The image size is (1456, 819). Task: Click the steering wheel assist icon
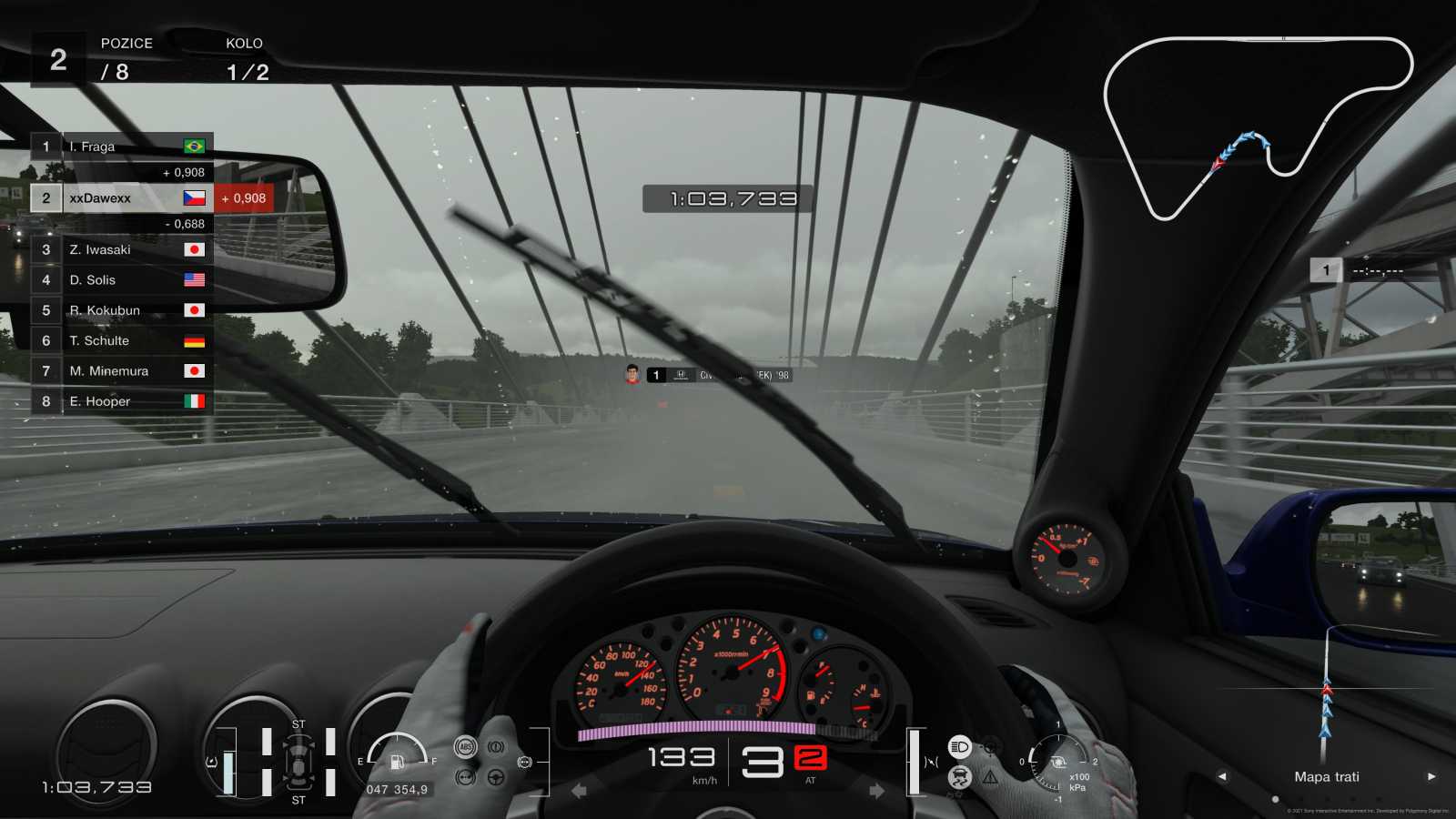coord(495,778)
